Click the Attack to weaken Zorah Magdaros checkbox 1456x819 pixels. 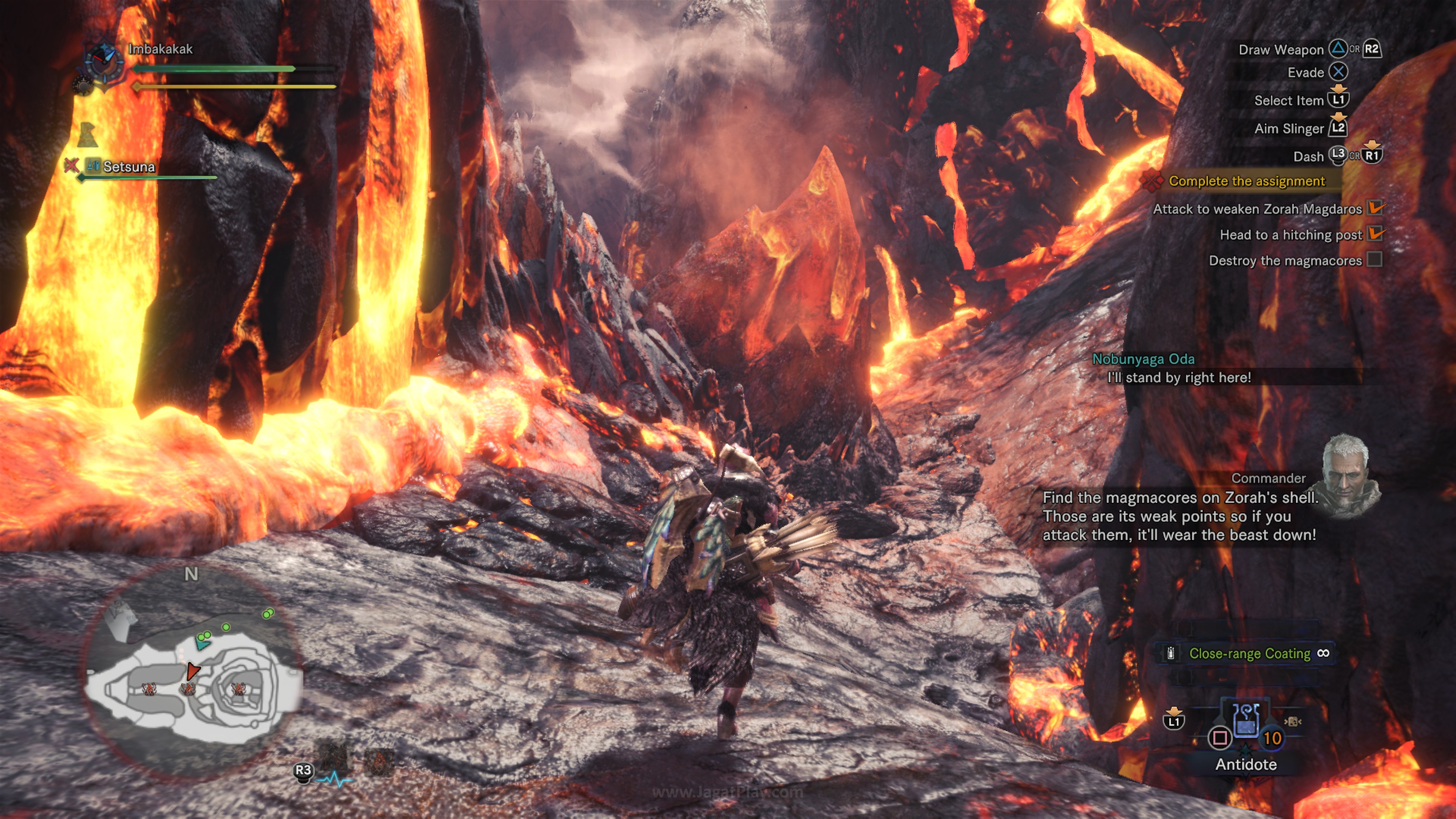[1374, 208]
